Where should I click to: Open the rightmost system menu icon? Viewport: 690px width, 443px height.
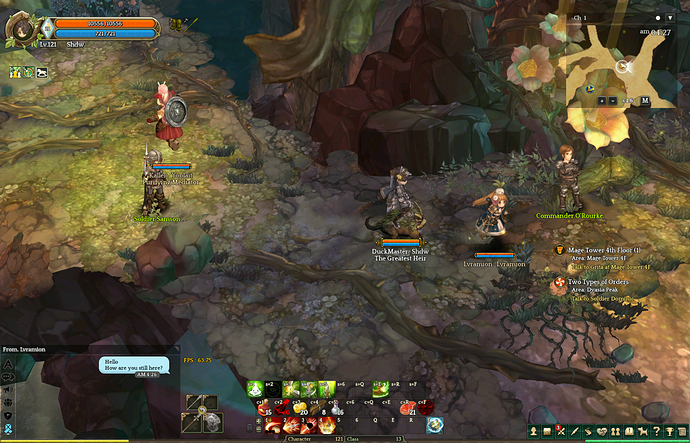click(681, 432)
